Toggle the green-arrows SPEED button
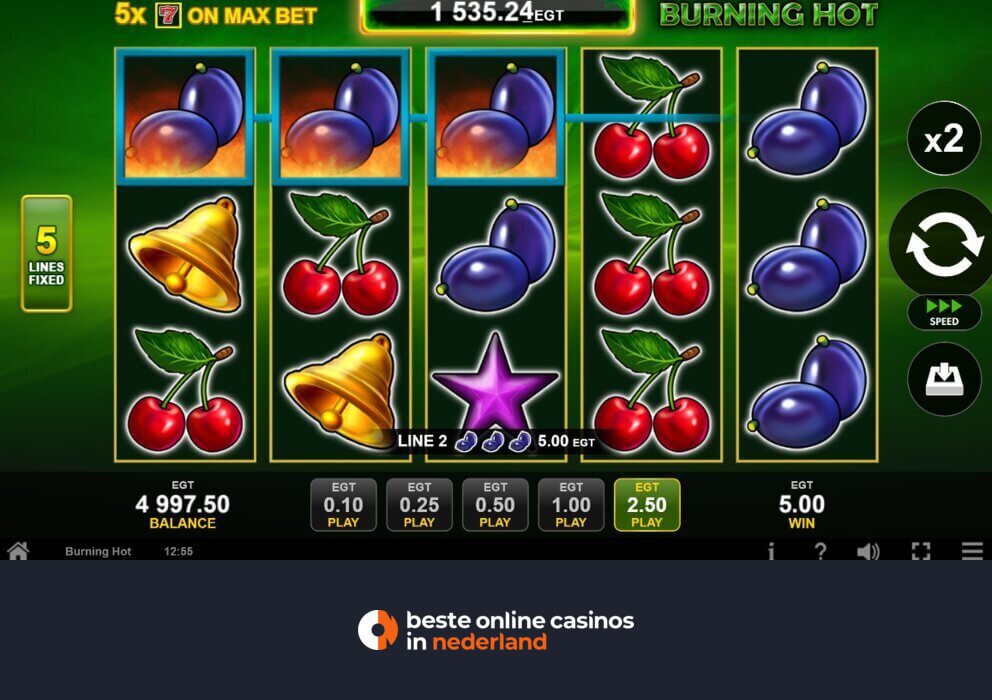Viewport: 992px width, 700px height. click(943, 312)
